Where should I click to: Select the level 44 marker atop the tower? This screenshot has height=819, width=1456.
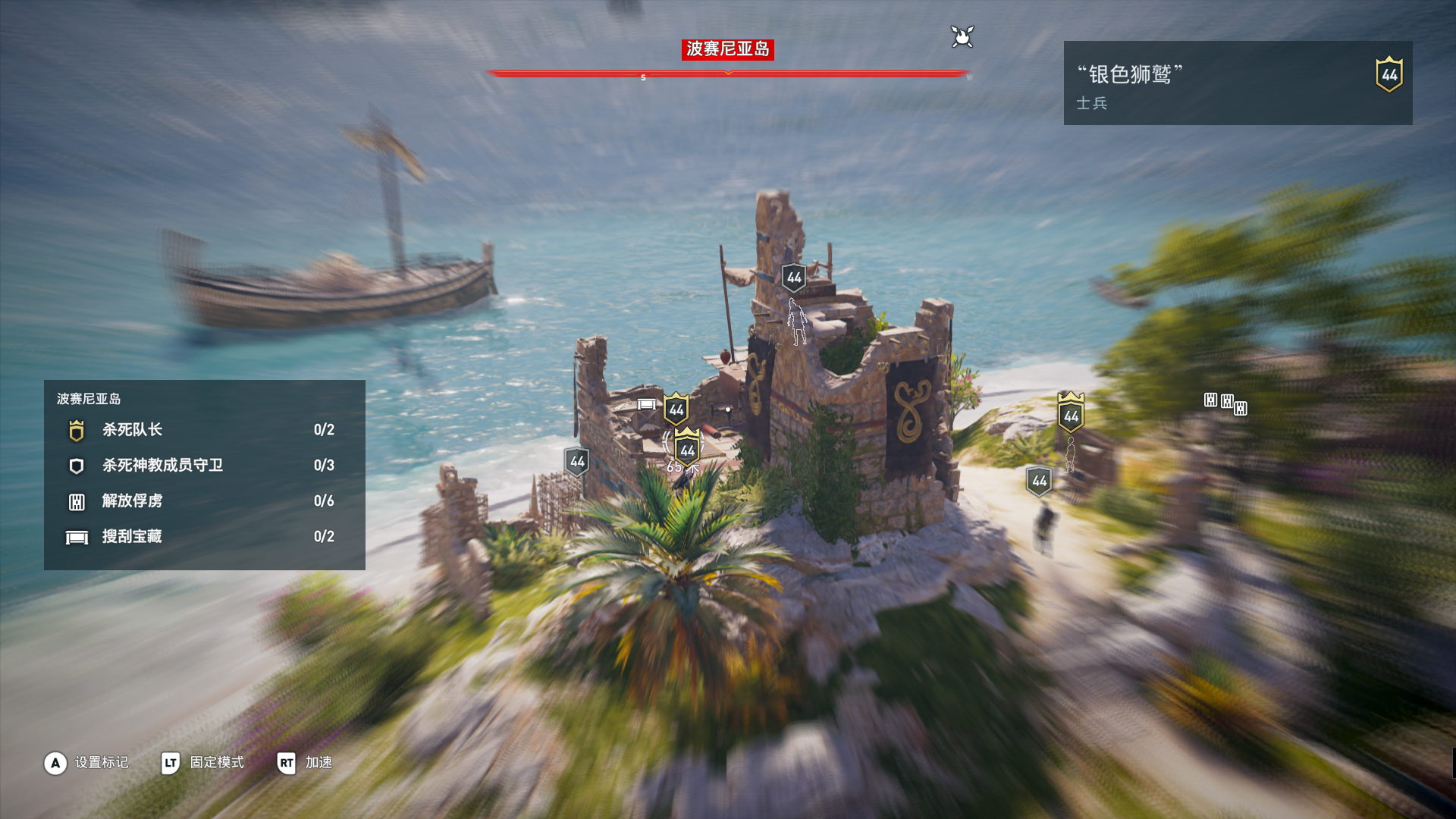click(794, 278)
